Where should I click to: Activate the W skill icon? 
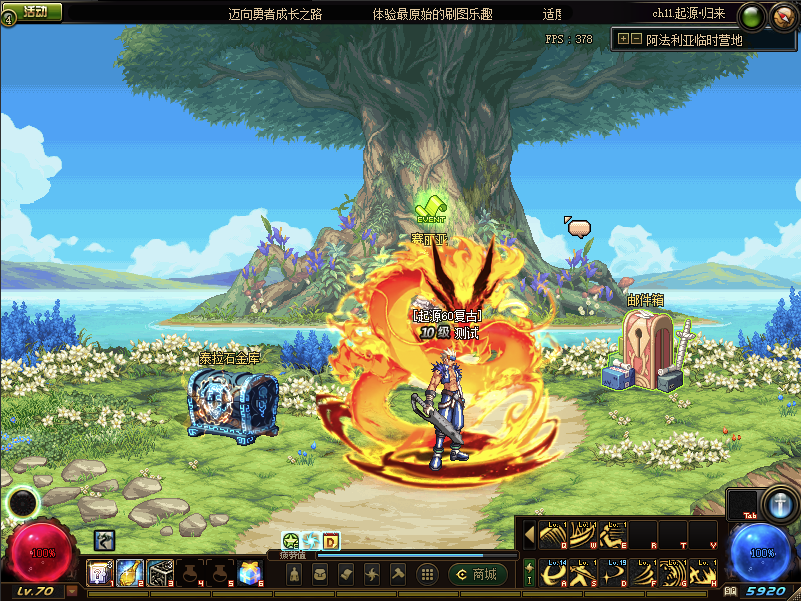tap(583, 535)
